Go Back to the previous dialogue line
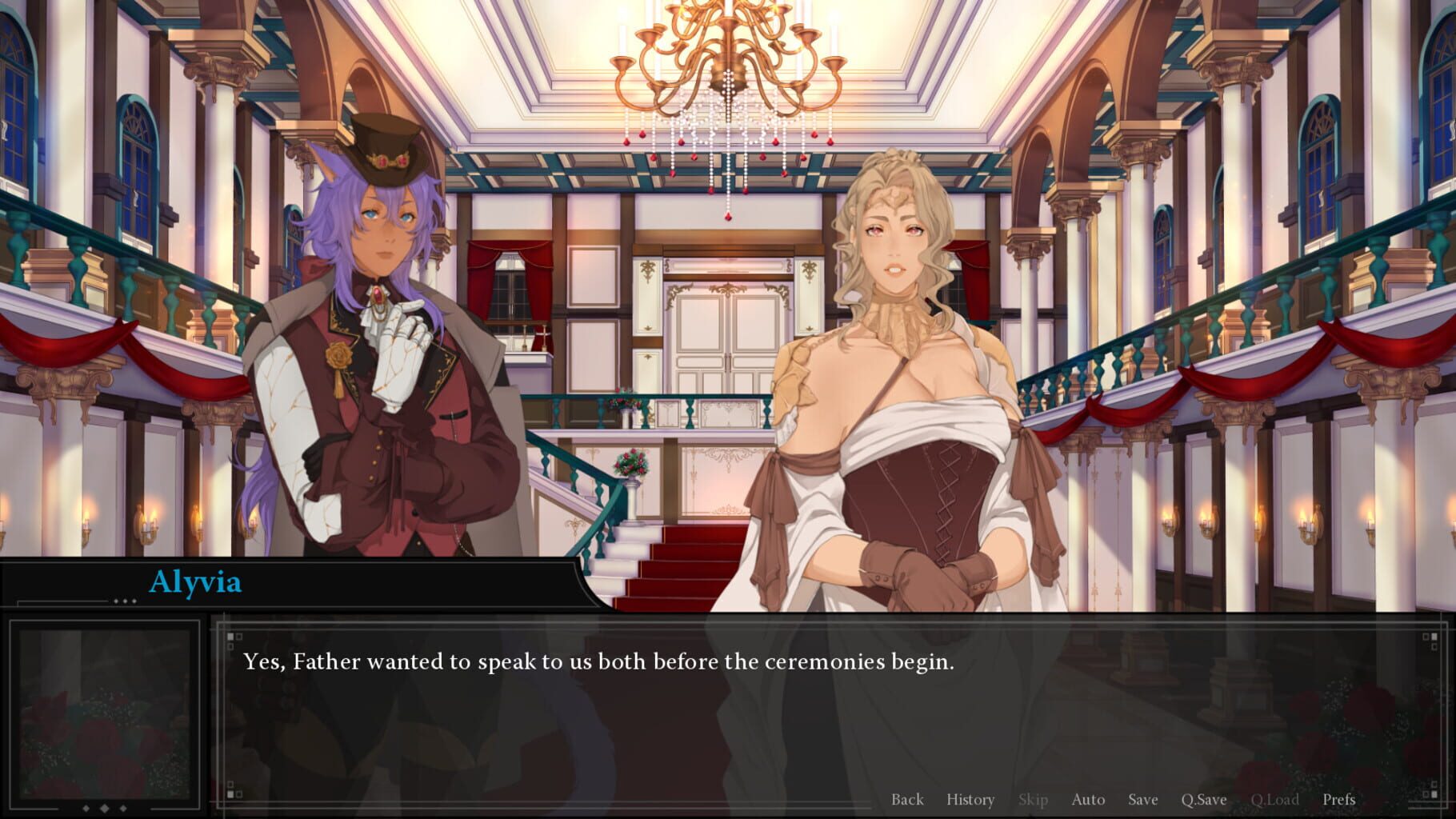 coord(907,799)
